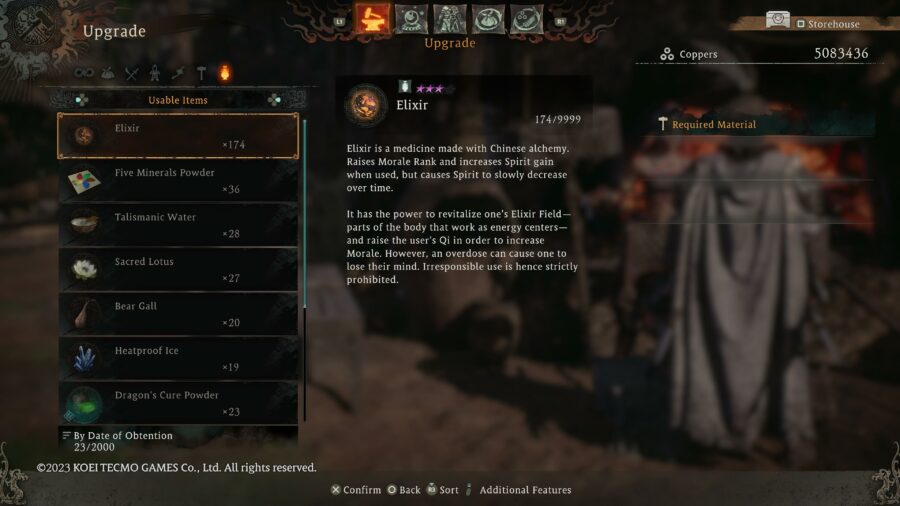Select Dragon's Cure Powder row
This screenshot has width=900, height=506.
pyautogui.click(x=178, y=403)
